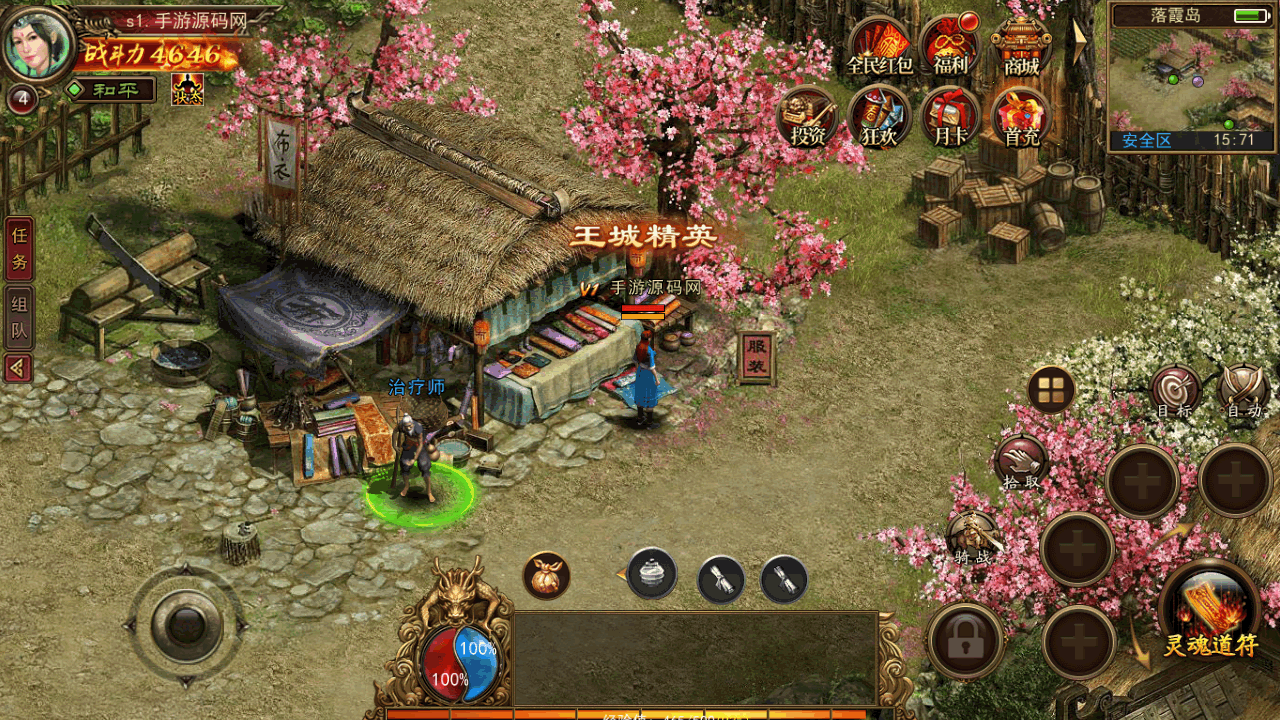Select the 目标 target button
1280x720 pixels.
tap(1175, 391)
